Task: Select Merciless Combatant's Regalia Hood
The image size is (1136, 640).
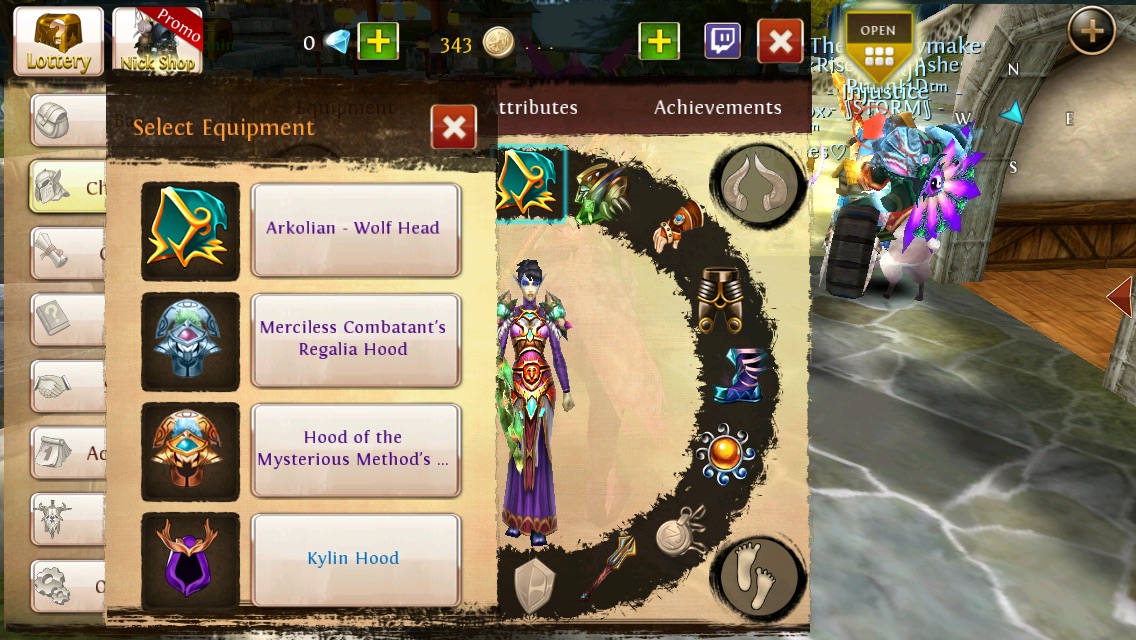Action: (x=355, y=339)
